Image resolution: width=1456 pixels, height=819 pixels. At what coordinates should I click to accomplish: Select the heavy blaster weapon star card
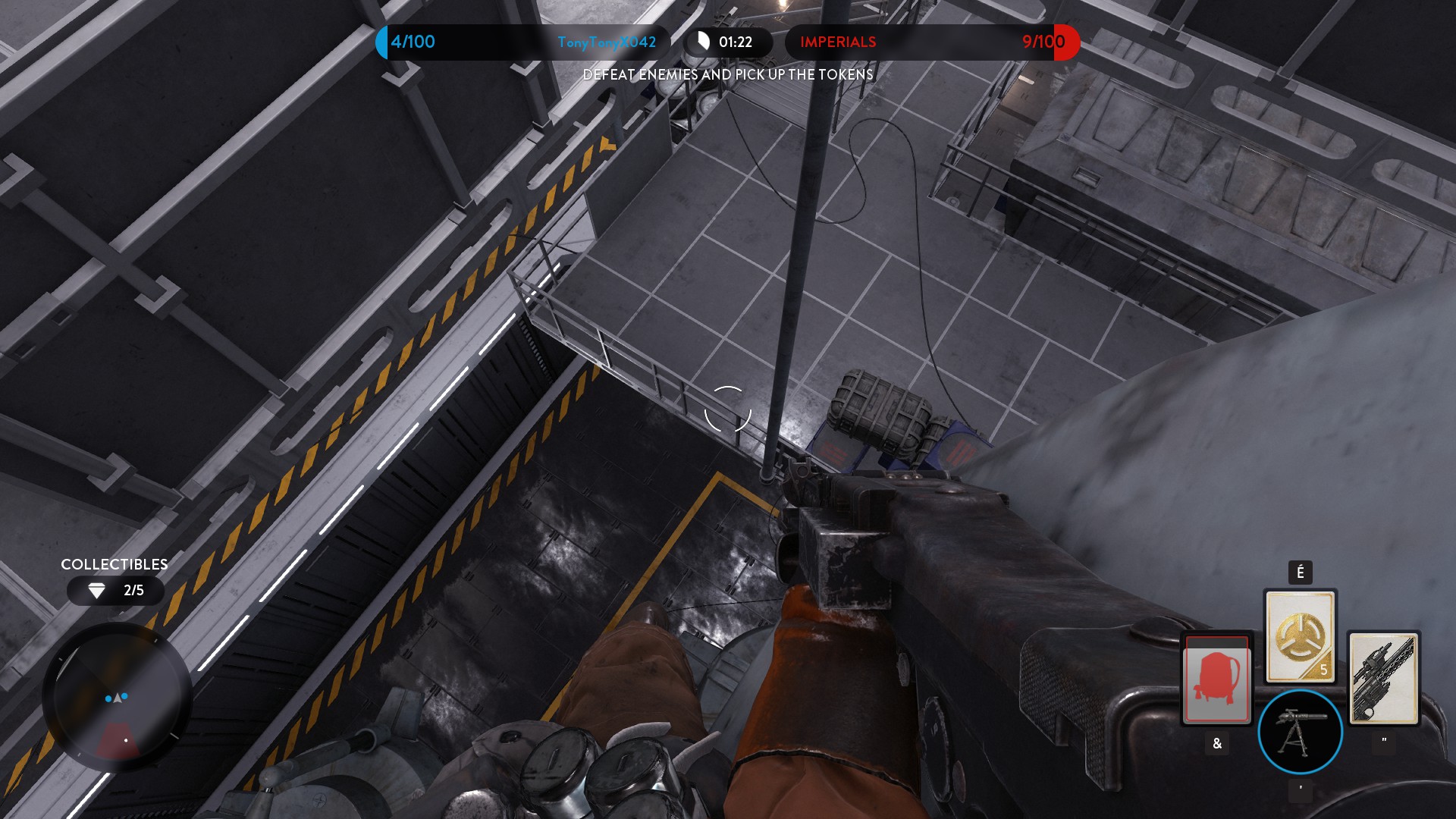coord(1383,679)
